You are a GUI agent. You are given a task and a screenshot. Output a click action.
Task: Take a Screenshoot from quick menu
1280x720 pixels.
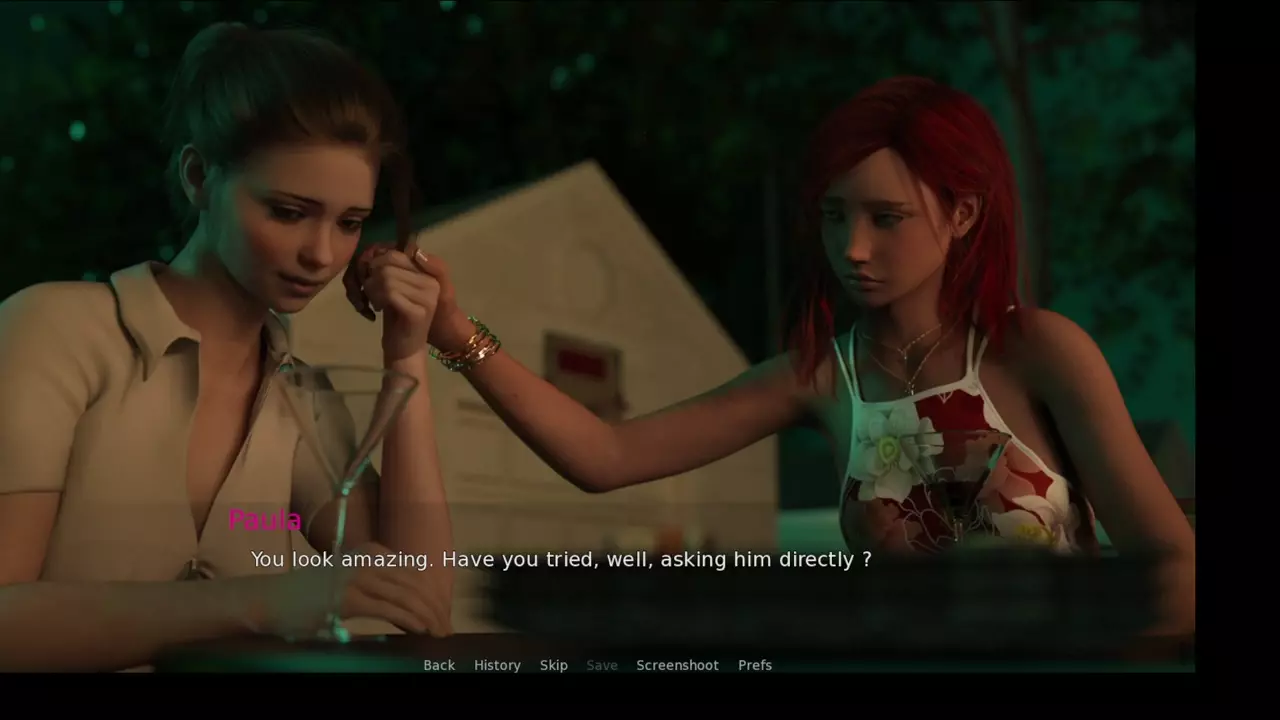pyautogui.click(x=677, y=665)
